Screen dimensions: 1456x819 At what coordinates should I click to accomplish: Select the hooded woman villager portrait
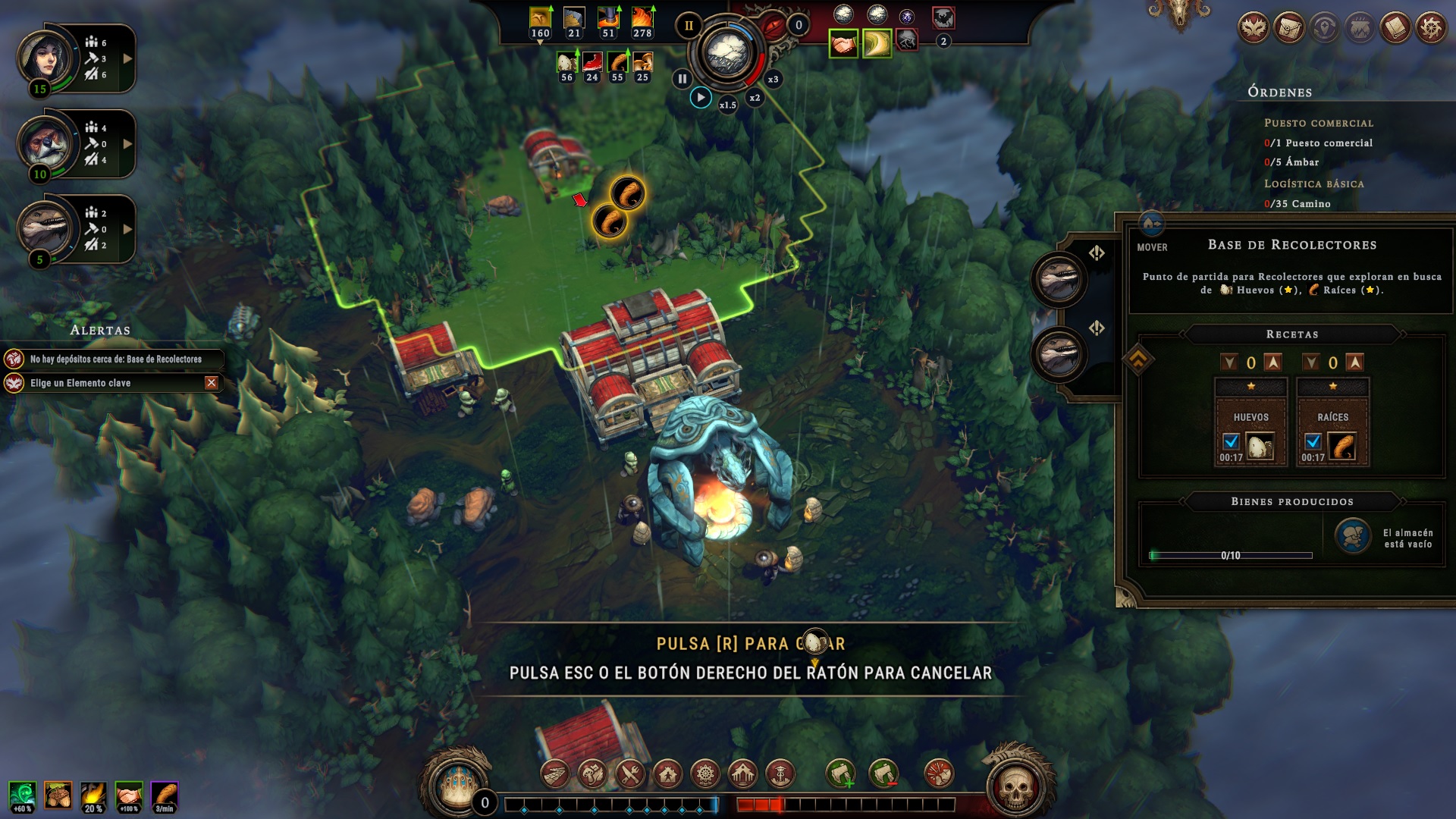coord(45,58)
